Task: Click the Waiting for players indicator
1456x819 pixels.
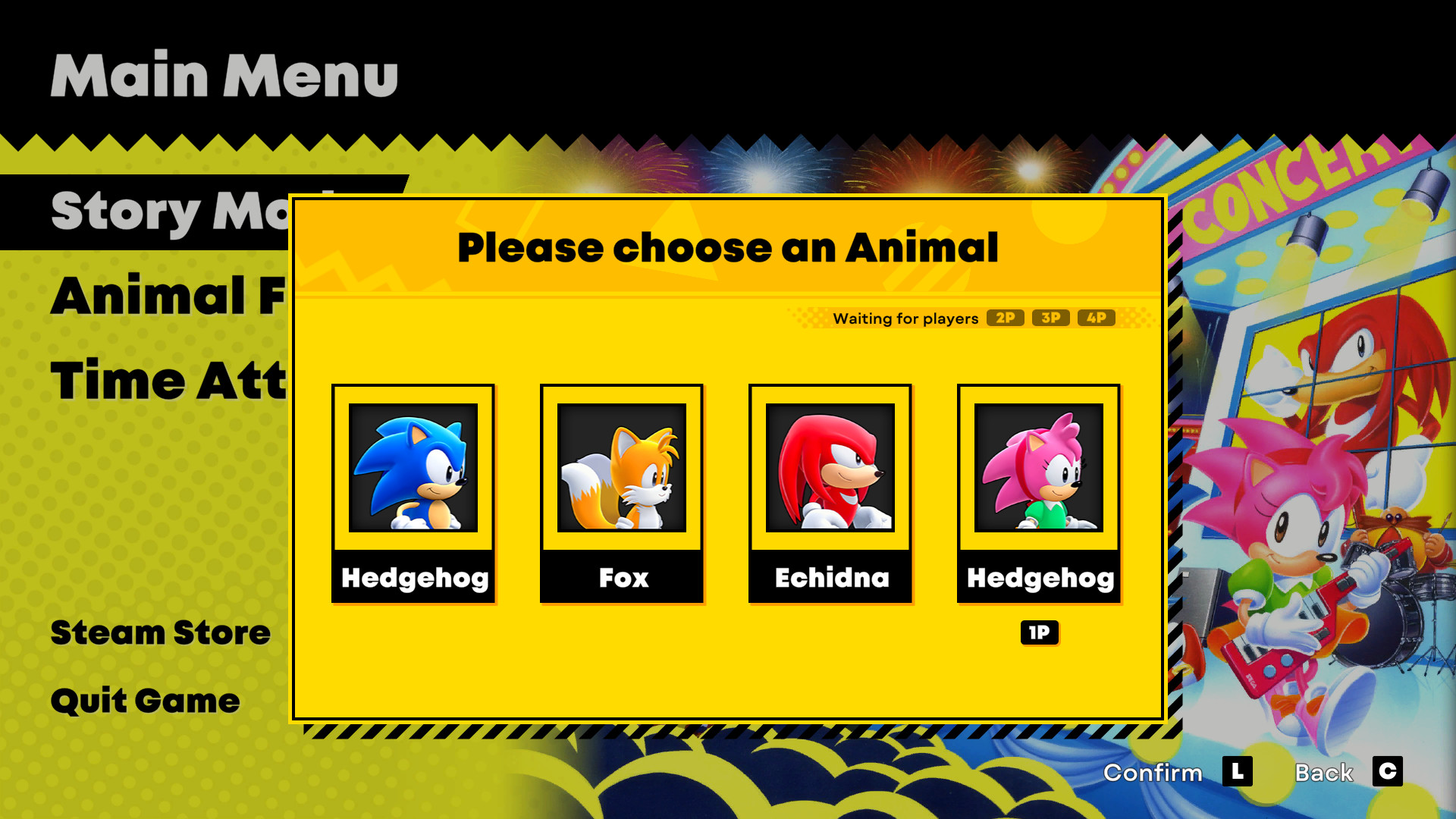Action: tap(905, 318)
